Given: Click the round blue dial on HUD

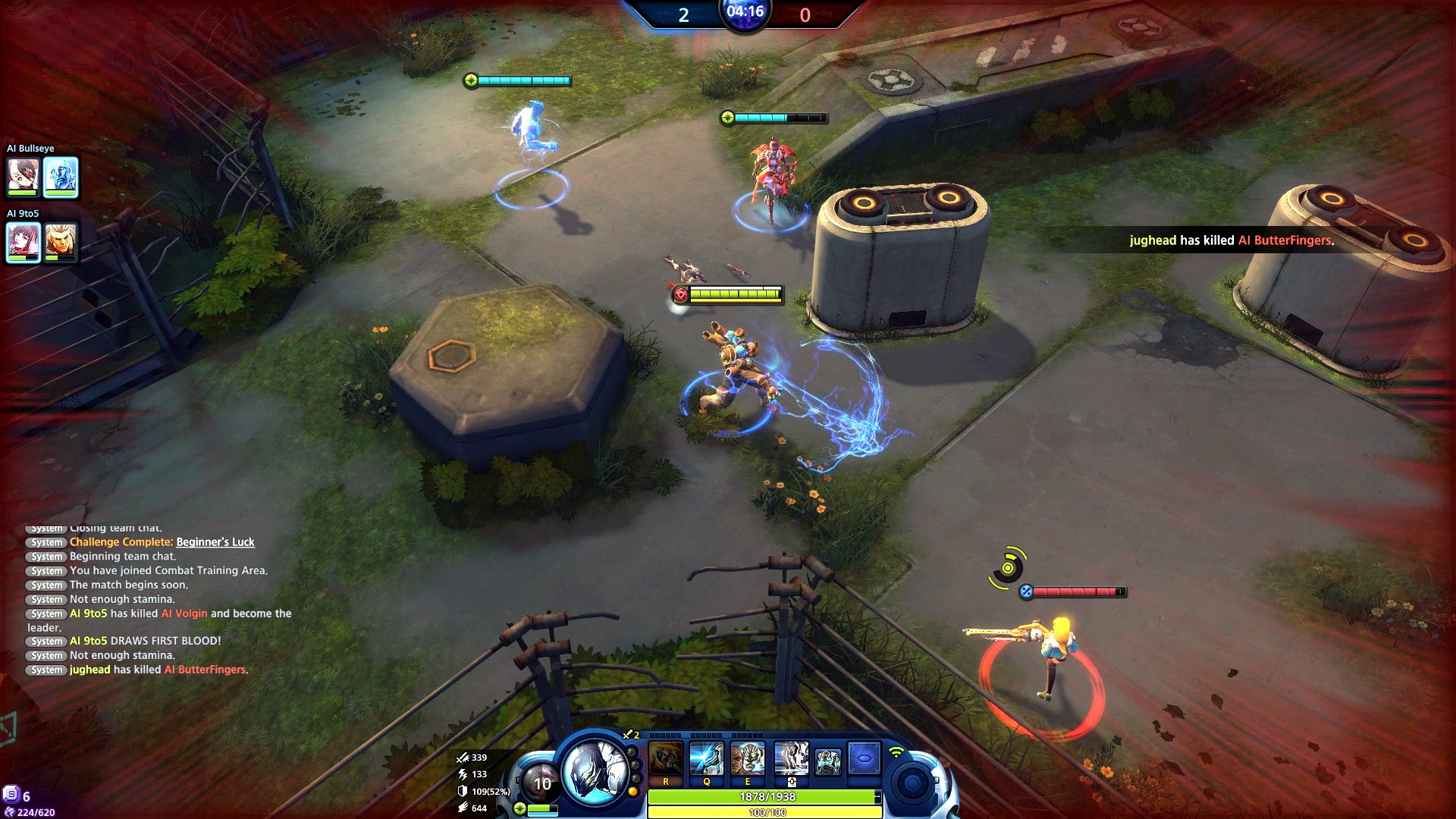Looking at the screenshot, I should point(912,783).
